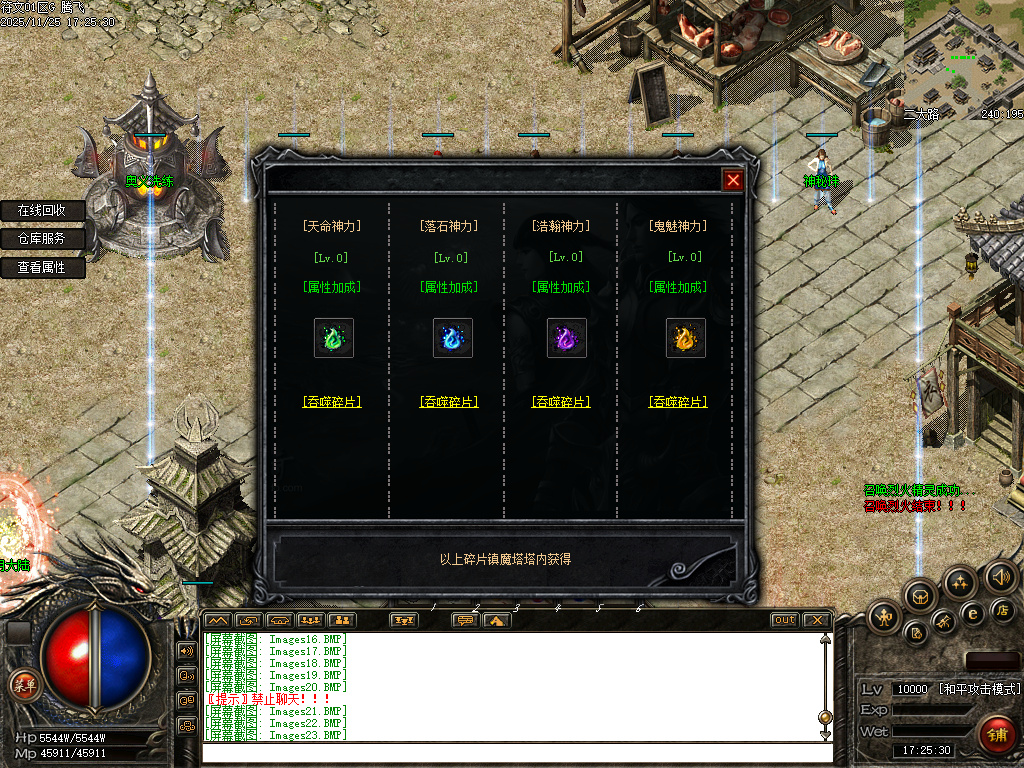1024x768 pixels.
Task: Open 在线回收 online recycling
Action: [42, 211]
